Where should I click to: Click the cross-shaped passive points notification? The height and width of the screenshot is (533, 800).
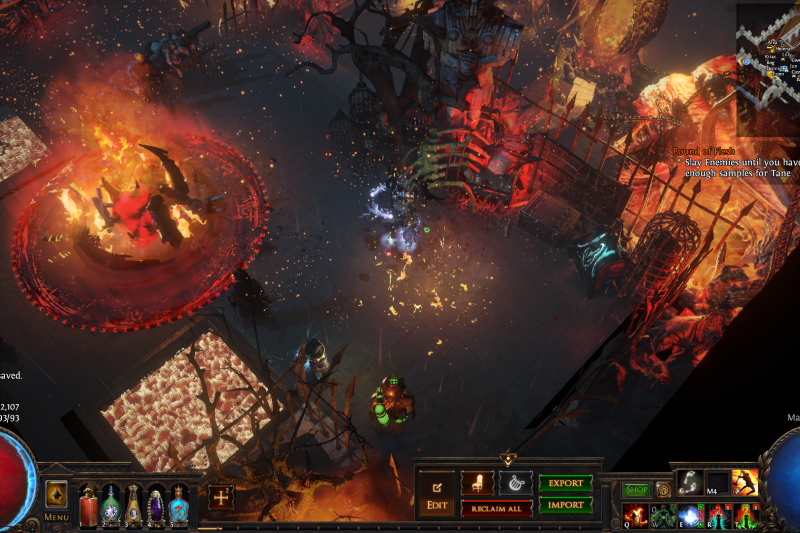[221, 497]
